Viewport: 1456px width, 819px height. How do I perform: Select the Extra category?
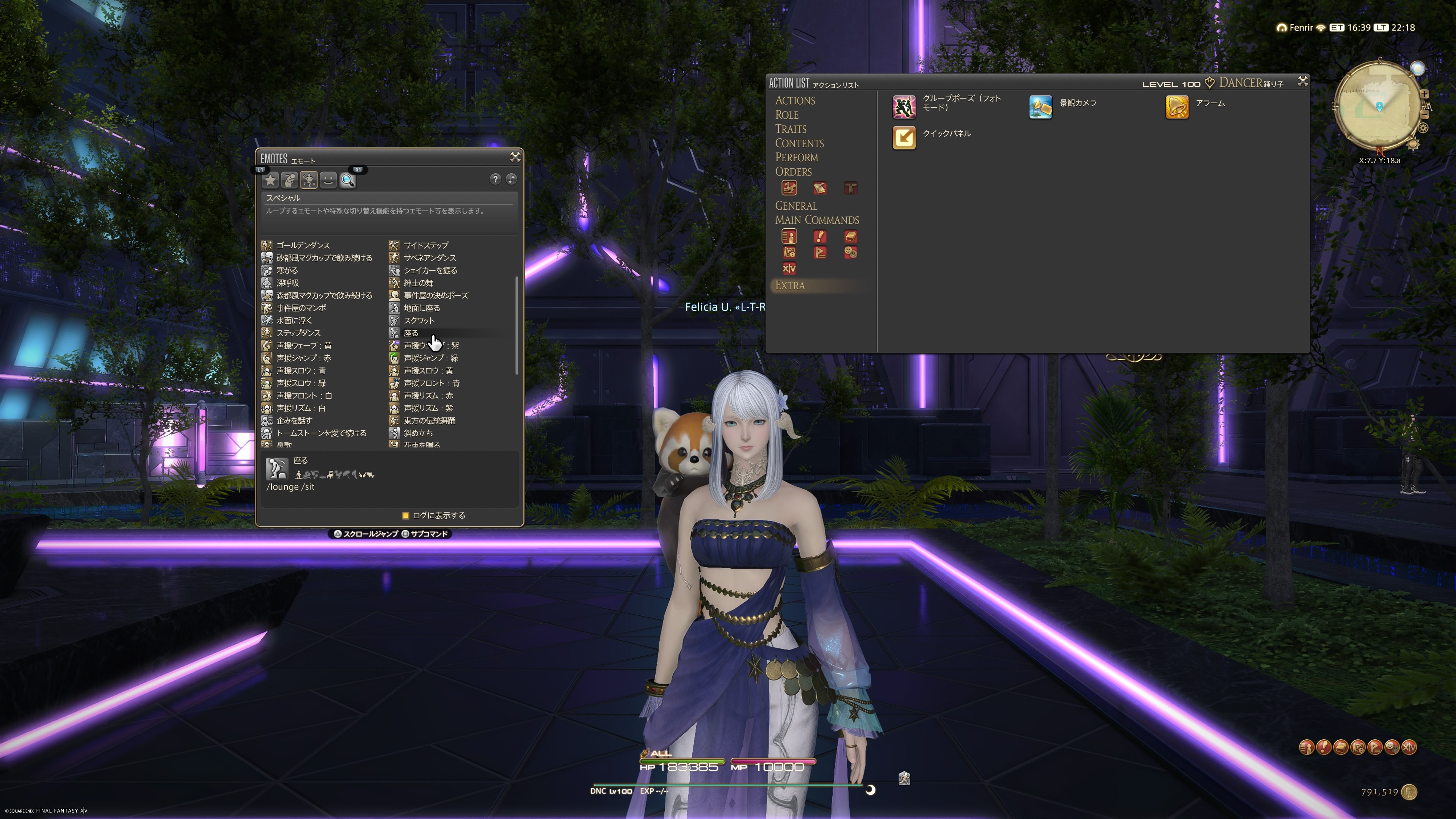pyautogui.click(x=789, y=286)
